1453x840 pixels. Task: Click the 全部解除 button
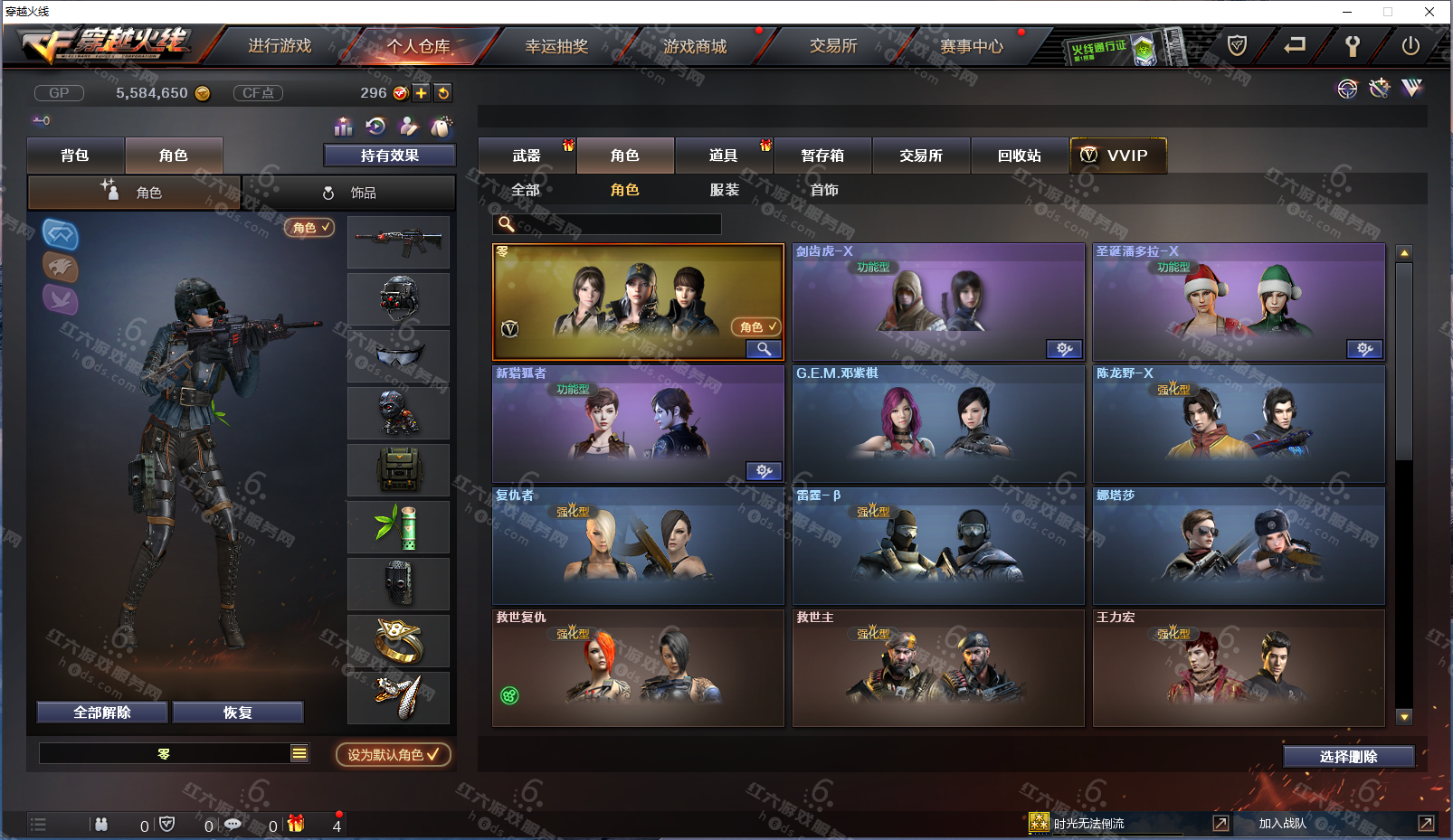pos(102,713)
